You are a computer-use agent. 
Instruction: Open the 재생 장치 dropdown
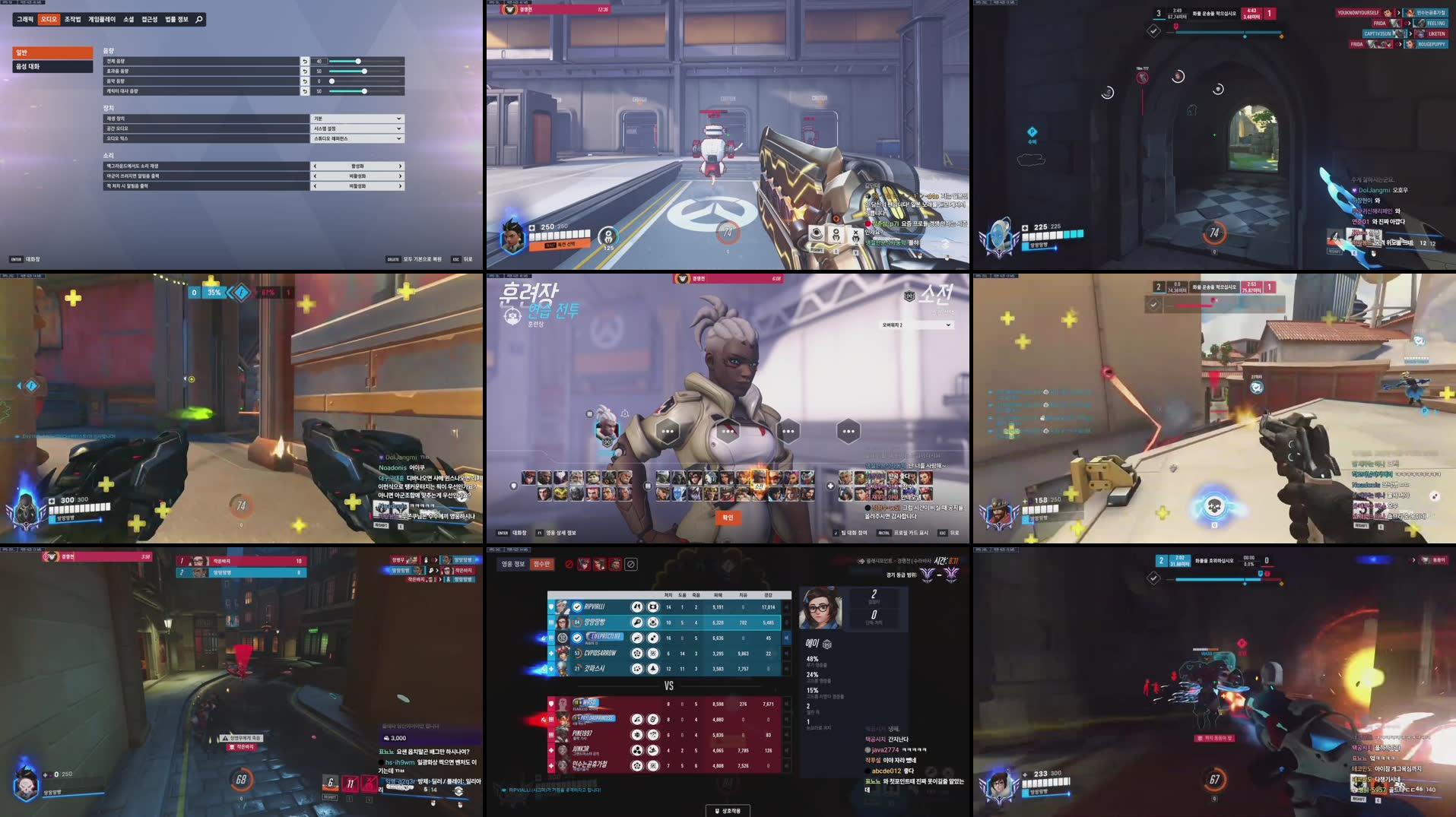coord(358,119)
